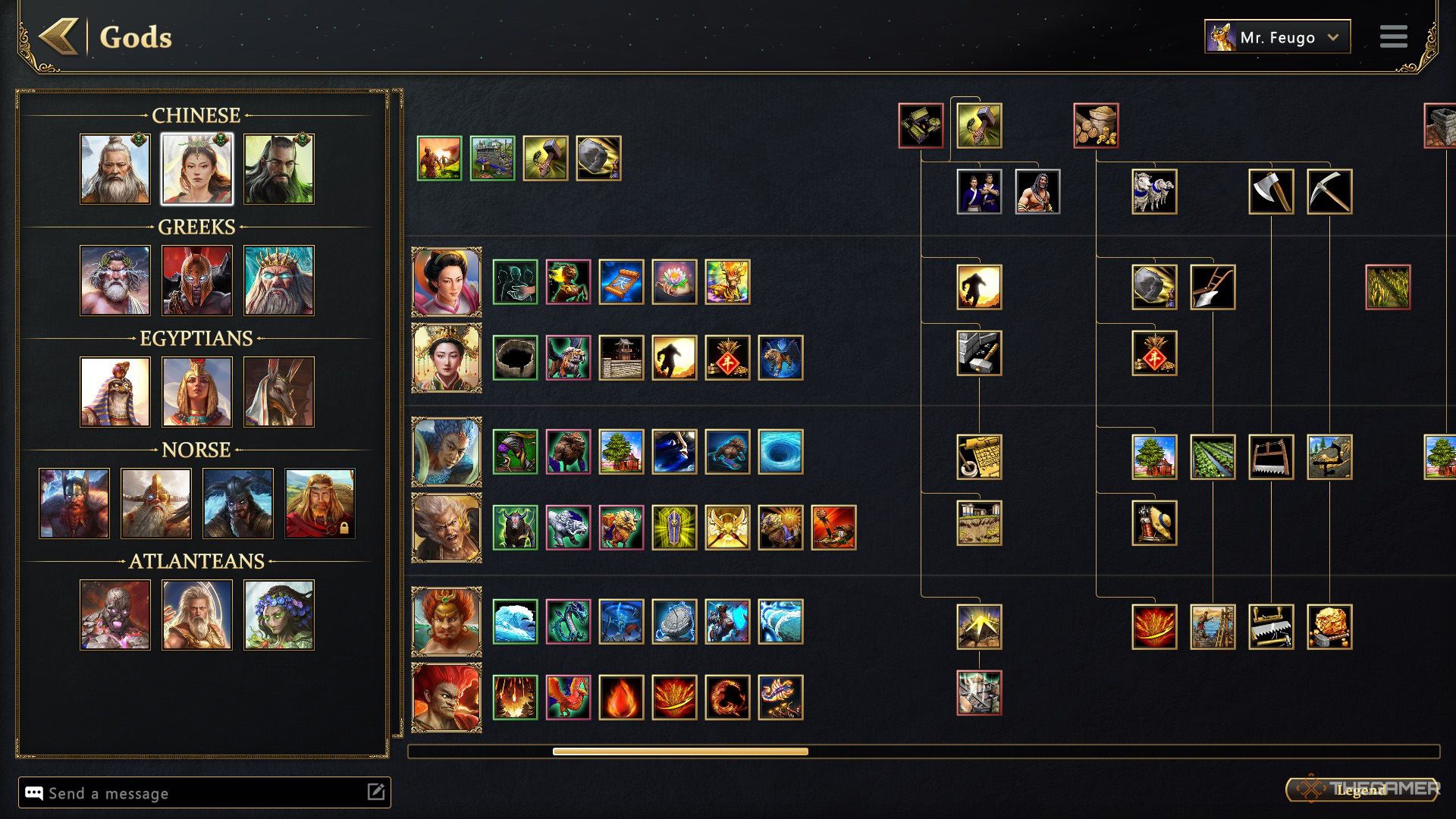Select the pickaxe mining upgrade icon
The image size is (1456, 819).
point(1329,192)
